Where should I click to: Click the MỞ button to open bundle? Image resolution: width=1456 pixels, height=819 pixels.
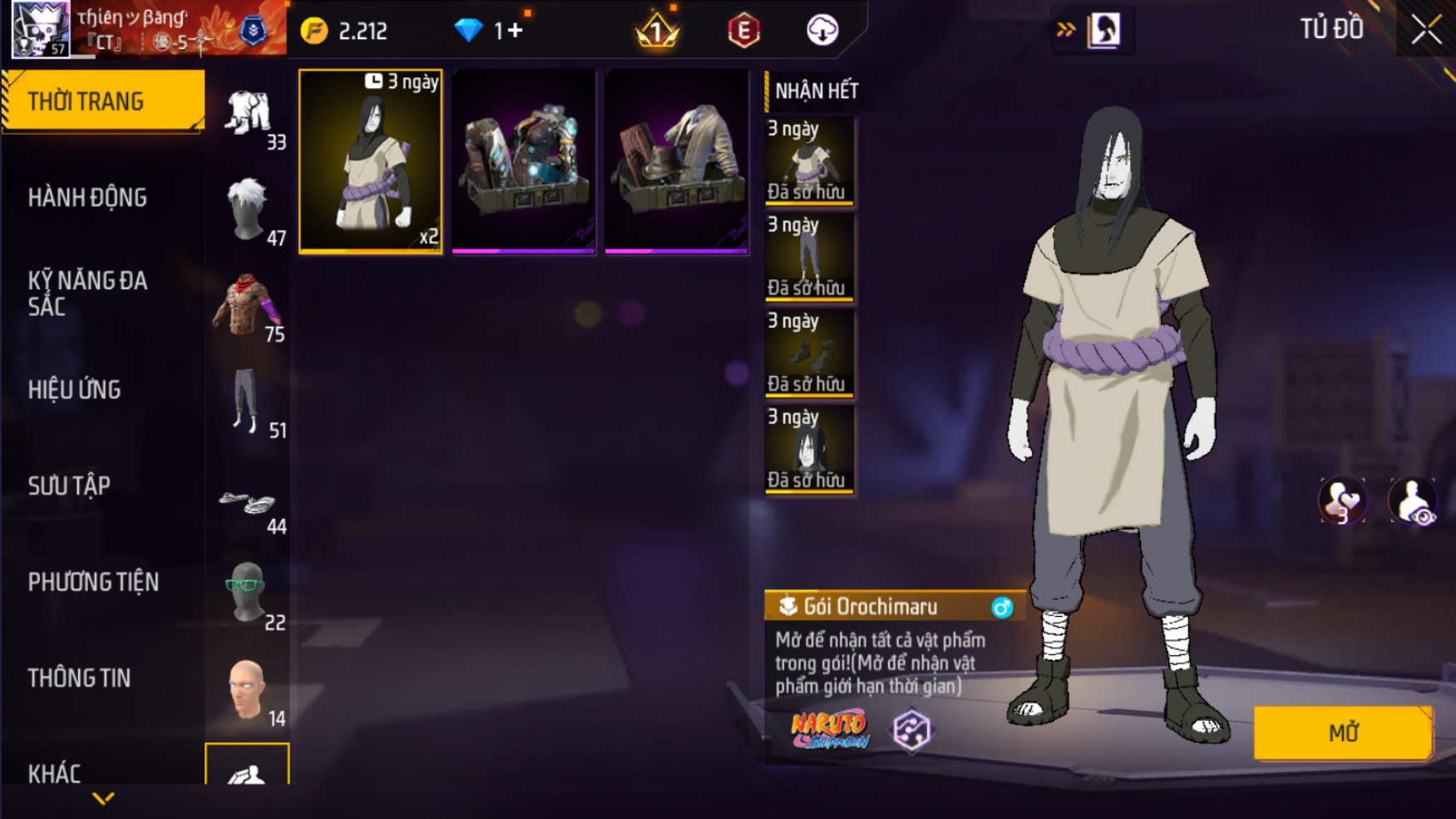[x=1342, y=733]
